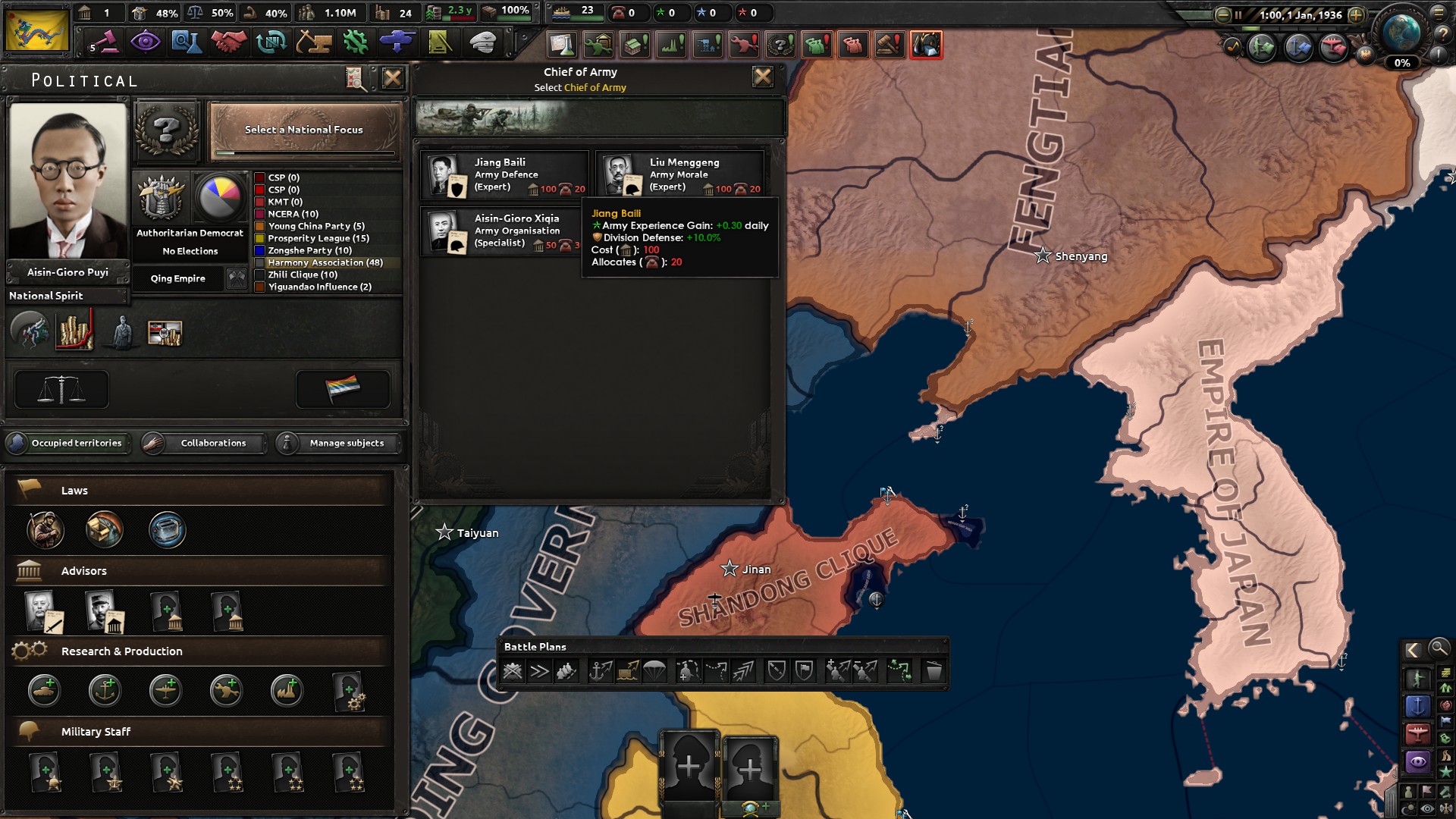Open the Research screen flask icon
Image resolution: width=1456 pixels, height=819 pixels.
pos(187,43)
